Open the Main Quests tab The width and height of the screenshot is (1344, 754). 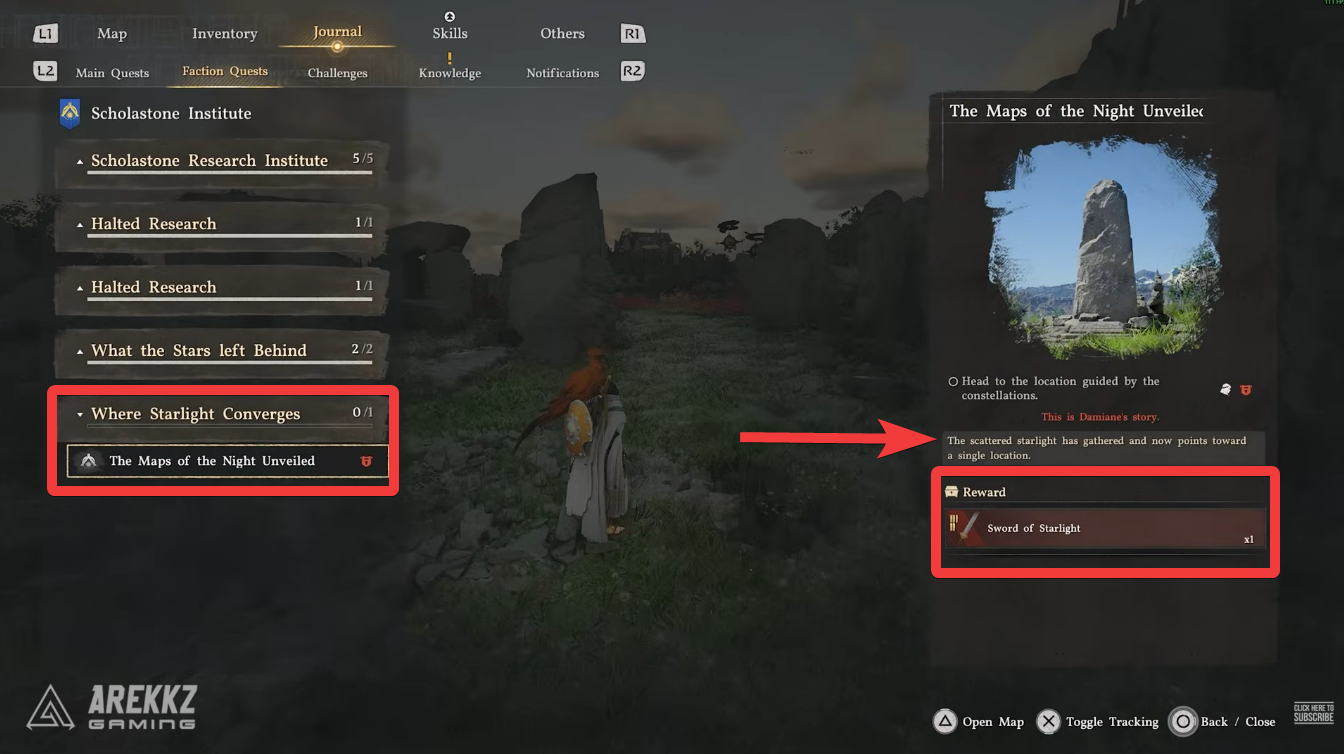click(112, 72)
